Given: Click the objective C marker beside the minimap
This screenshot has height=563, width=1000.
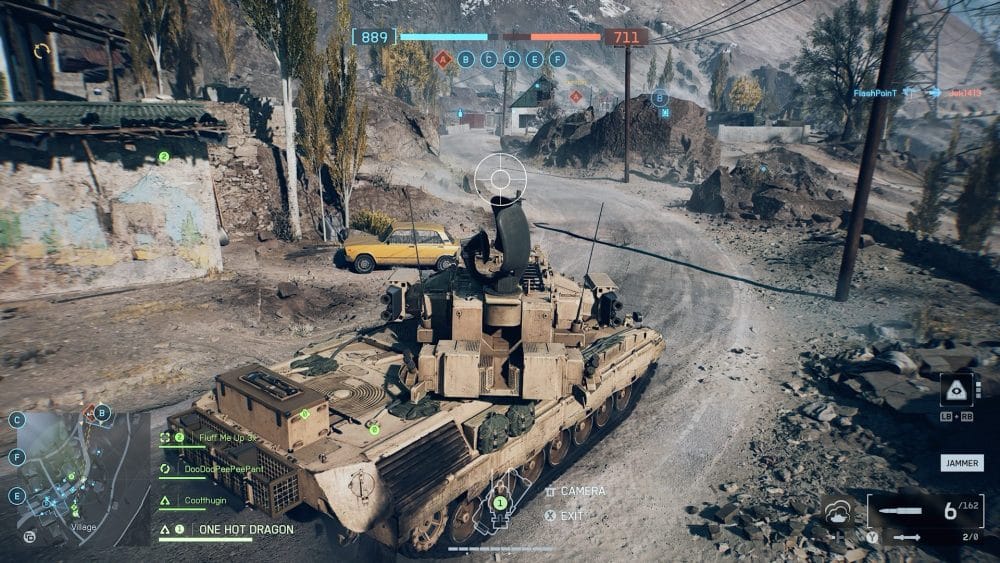Looking at the screenshot, I should pyautogui.click(x=17, y=420).
